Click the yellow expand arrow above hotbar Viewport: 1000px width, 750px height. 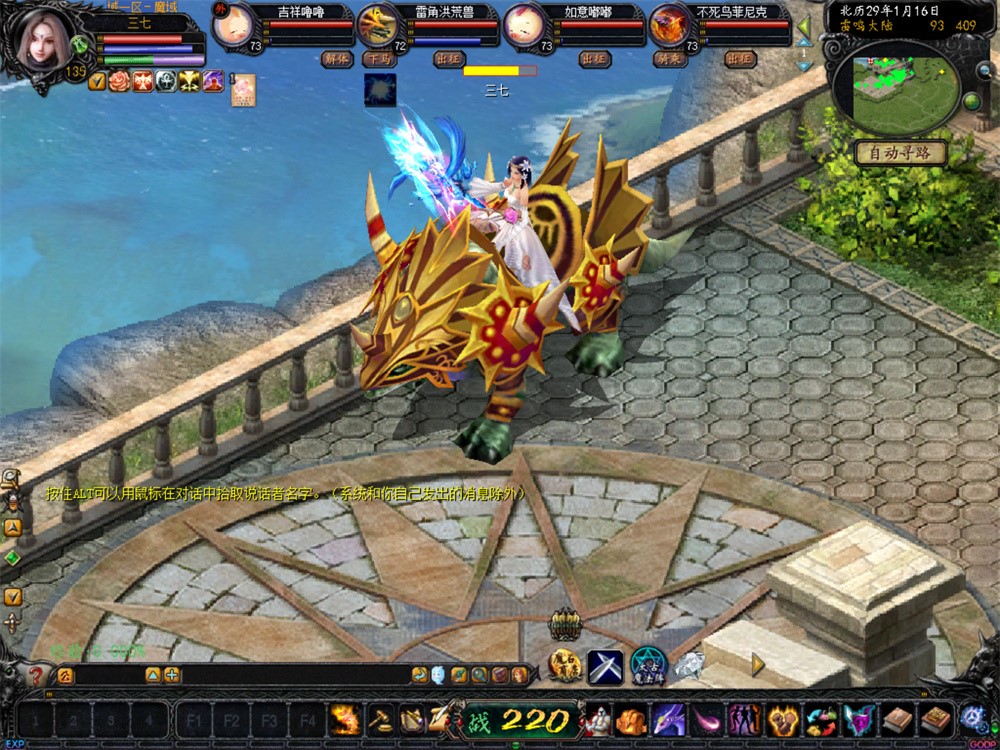click(758, 664)
